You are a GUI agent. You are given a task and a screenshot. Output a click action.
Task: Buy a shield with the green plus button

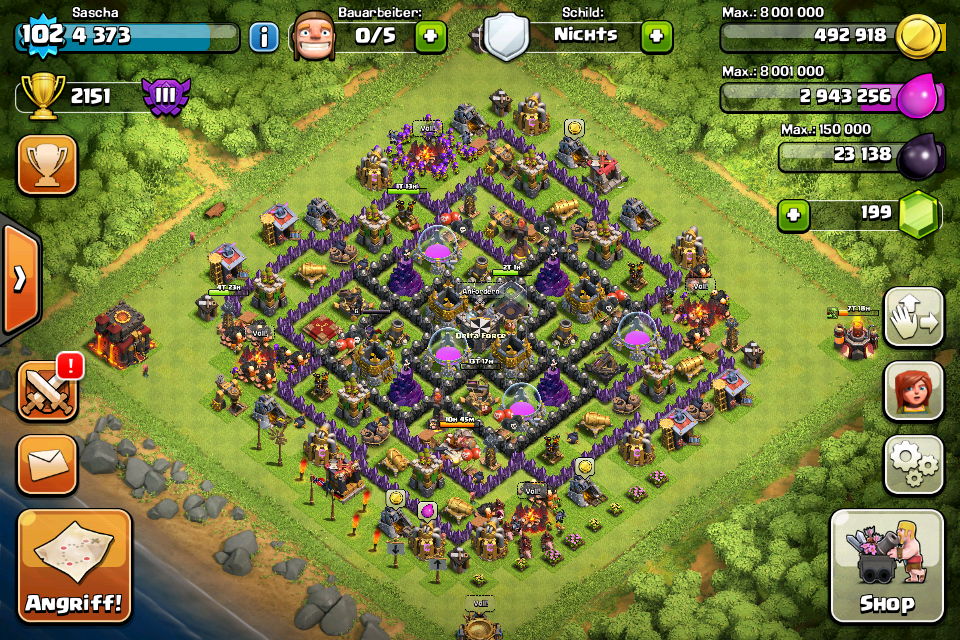pos(656,37)
